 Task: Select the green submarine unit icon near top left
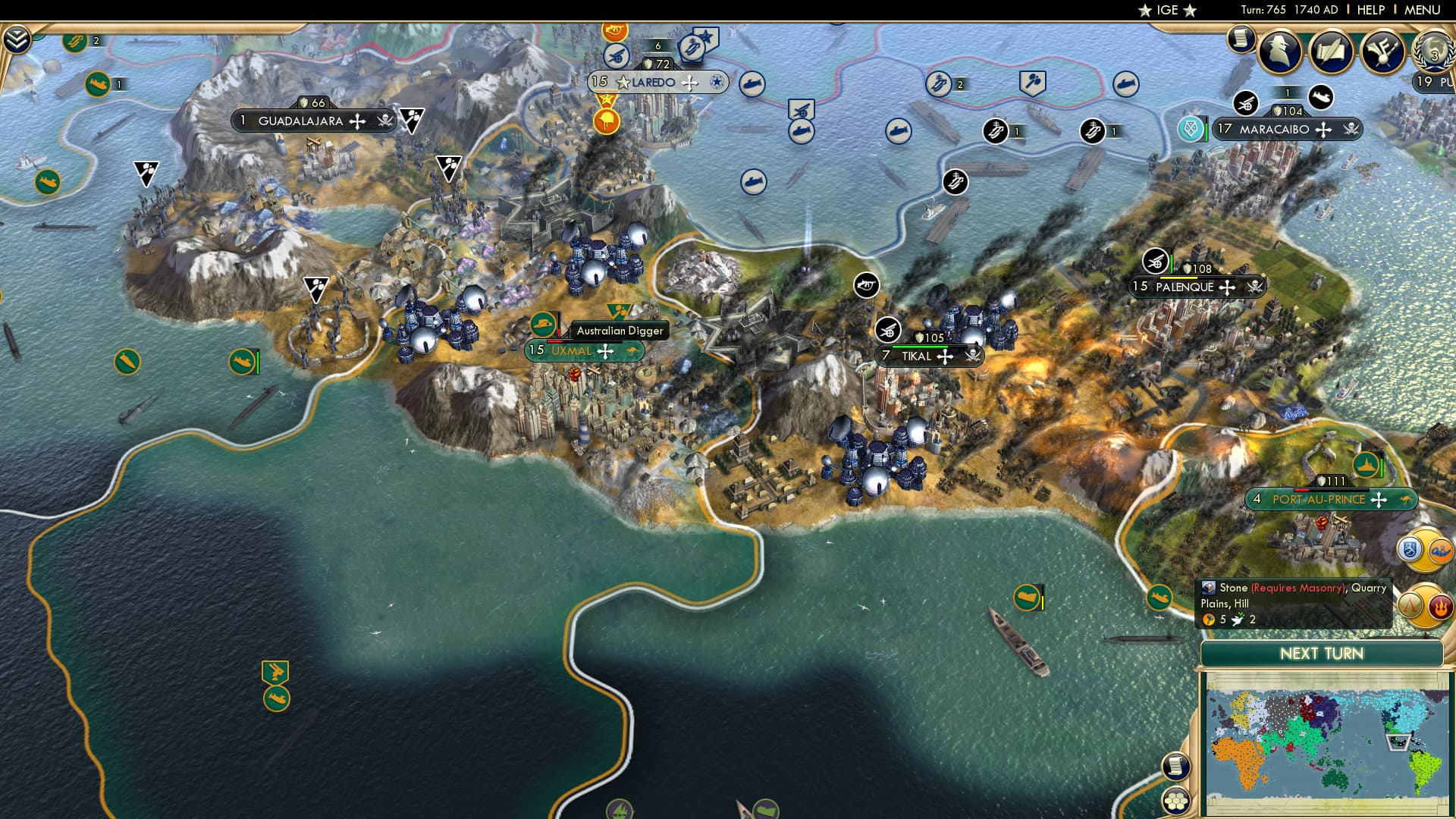pyautogui.click(x=96, y=84)
